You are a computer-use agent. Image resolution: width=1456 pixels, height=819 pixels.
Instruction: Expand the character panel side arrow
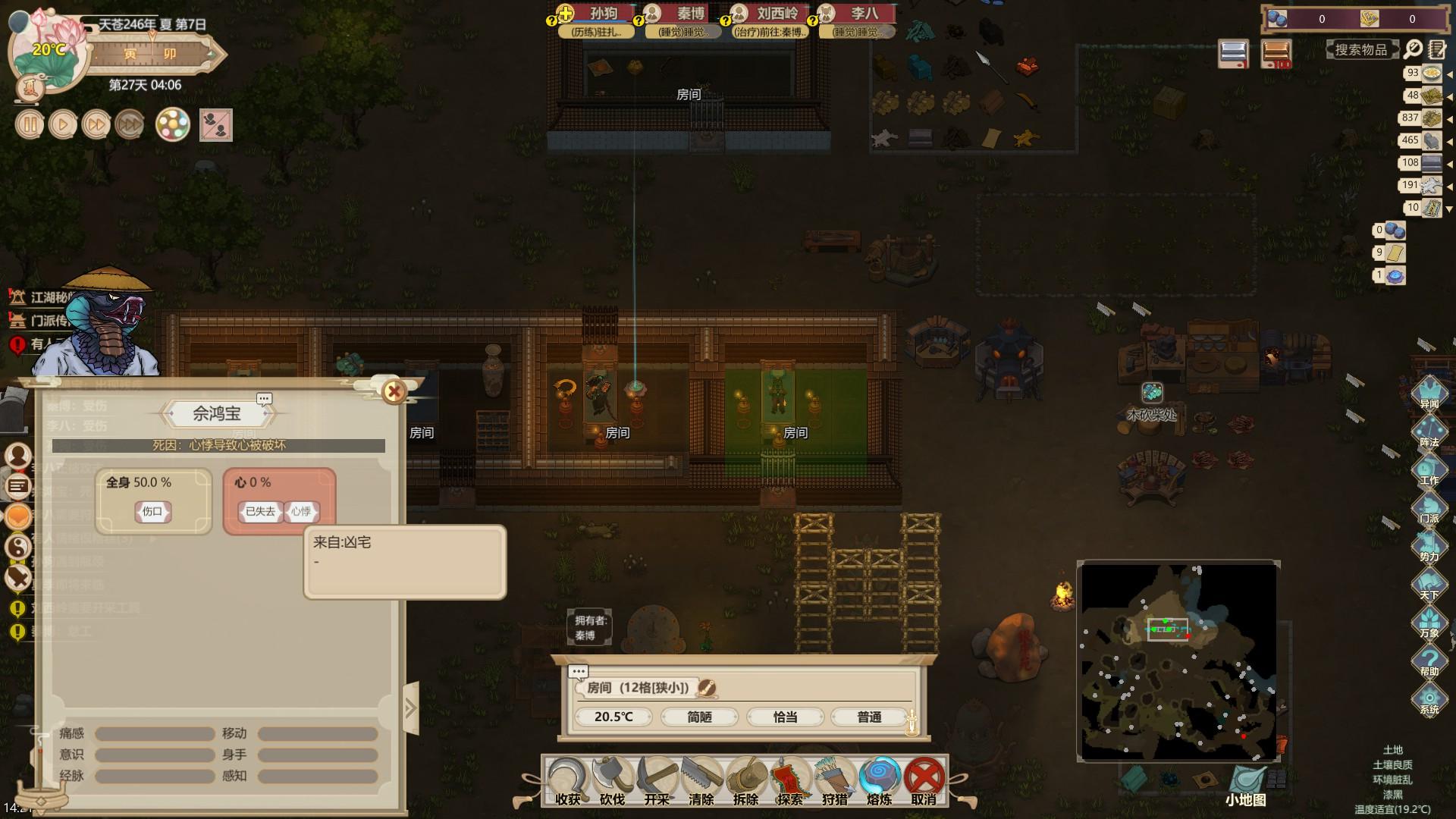(410, 708)
